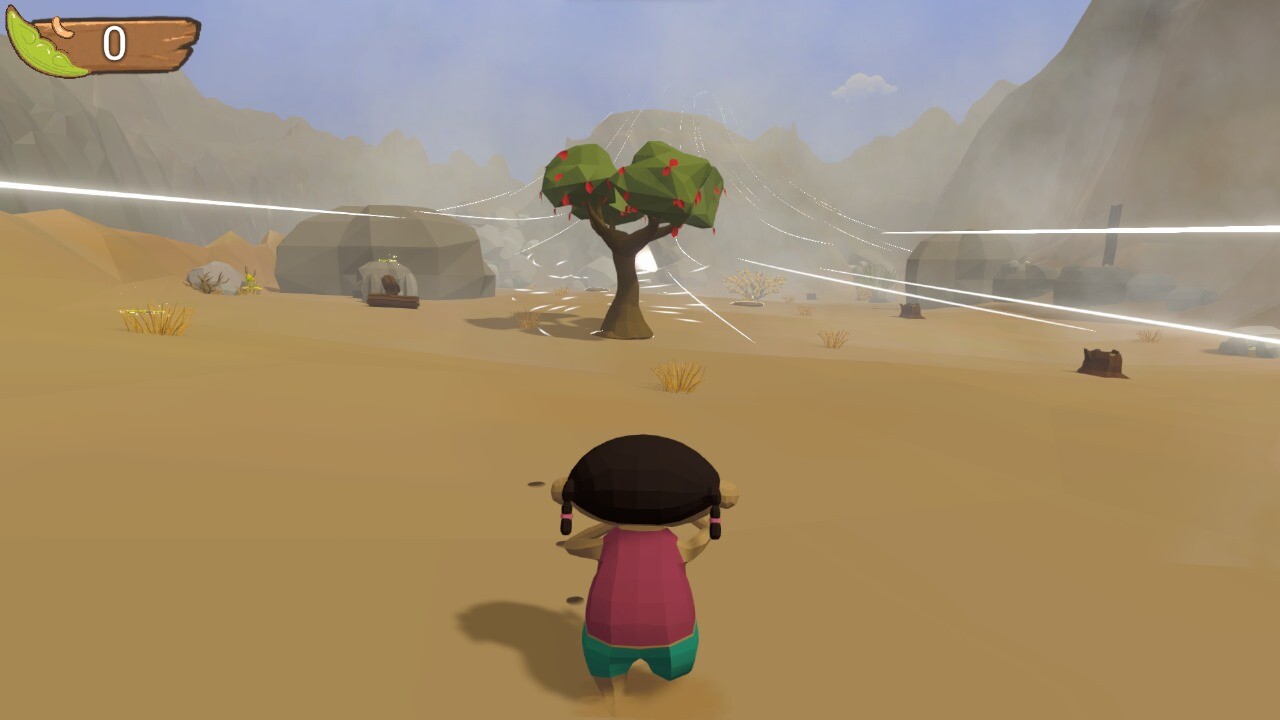
Task: Click the glowing sprout on the small rock
Action: coord(388,258)
